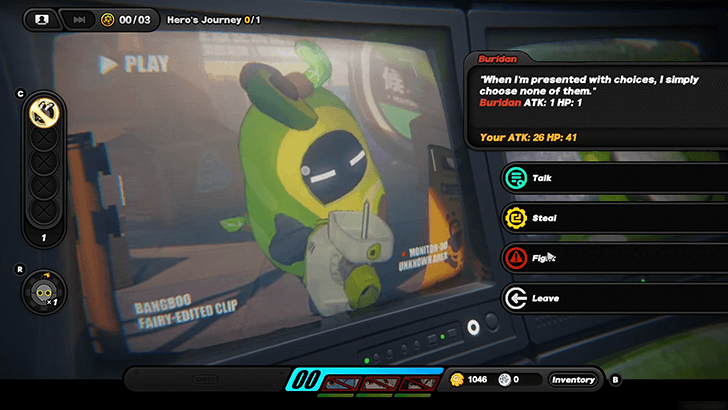Viewport: 728px width, 410px height.
Task: Open the Inventory
Action: 573,380
